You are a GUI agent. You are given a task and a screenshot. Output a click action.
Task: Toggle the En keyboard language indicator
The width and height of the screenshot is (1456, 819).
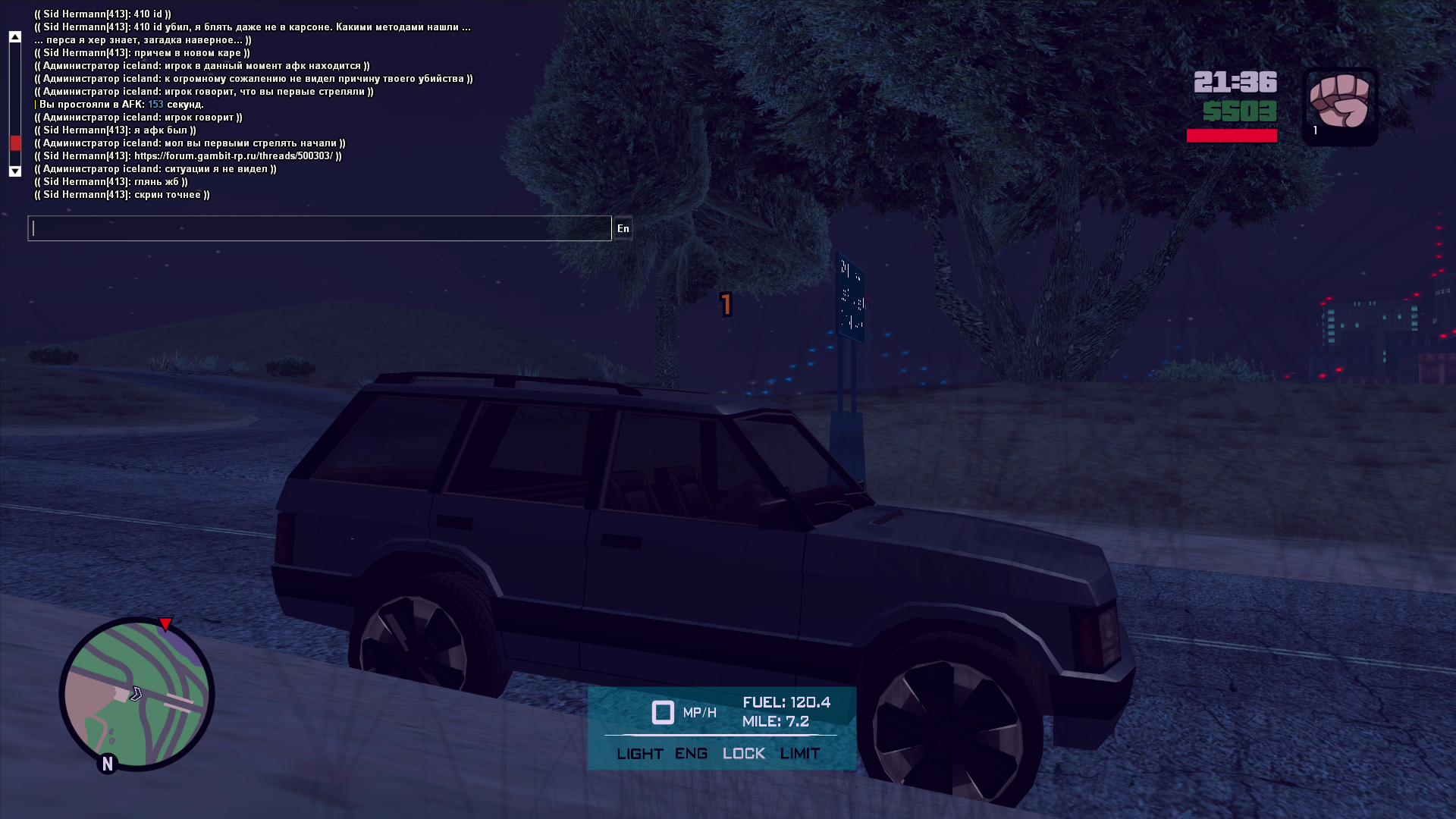click(x=623, y=228)
